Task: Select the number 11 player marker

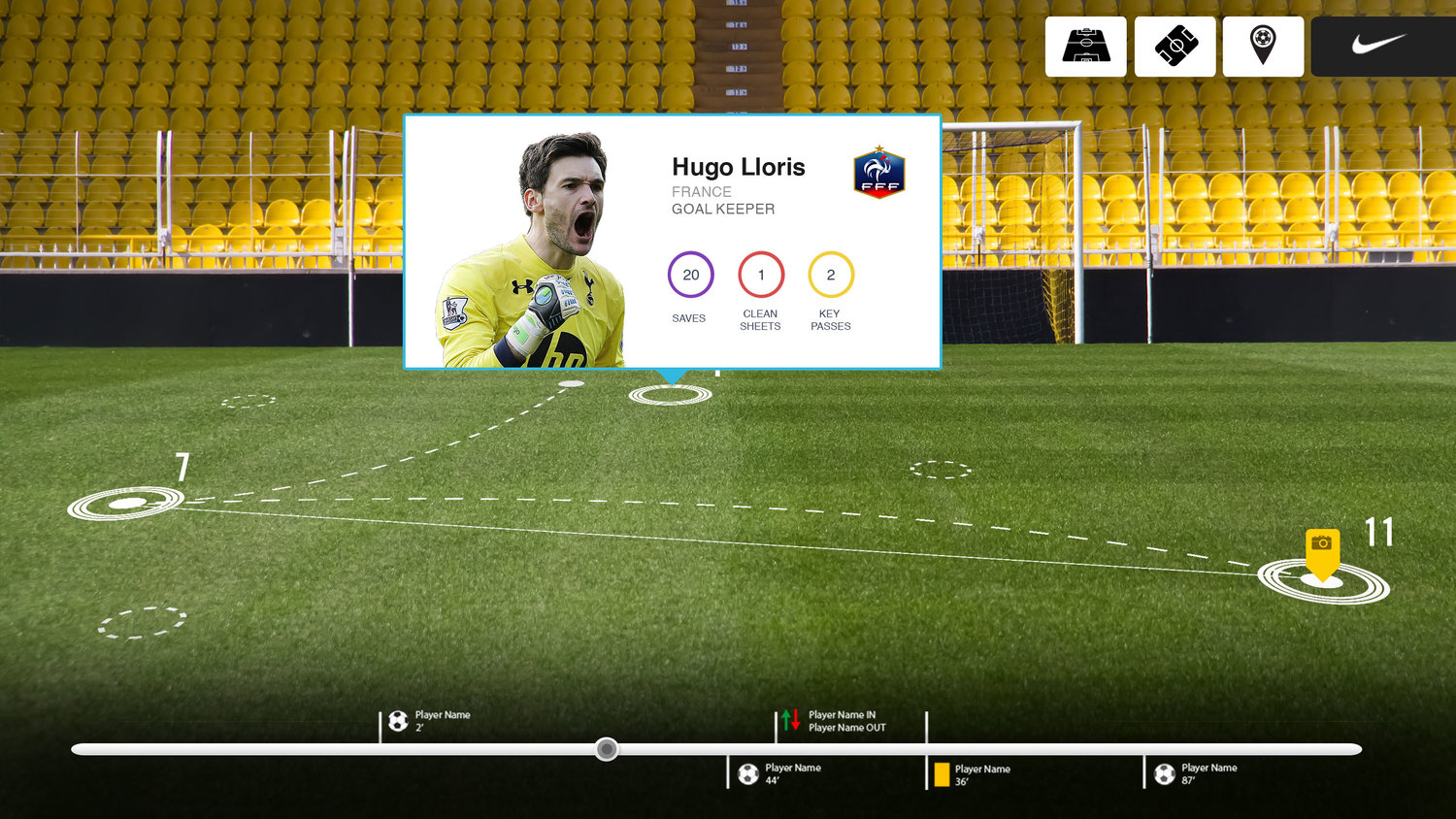Action: (x=1324, y=581)
